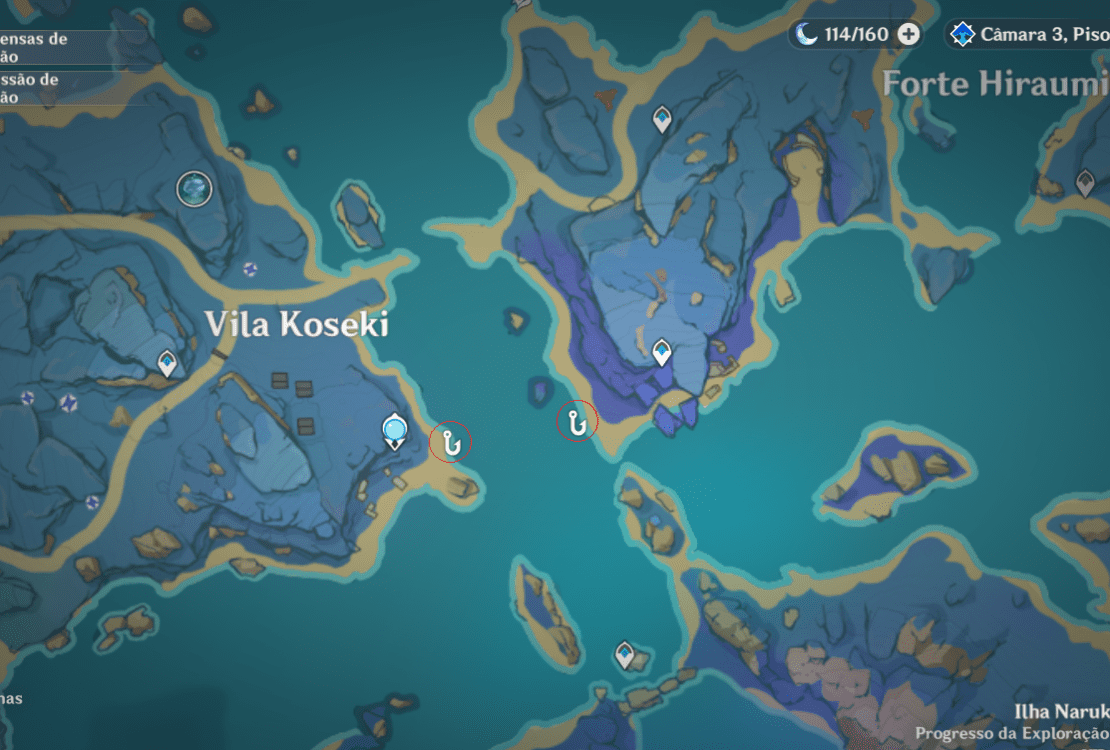Select the fishing hook on the purple island shore
The width and height of the screenshot is (1110, 750).
[x=576, y=422]
